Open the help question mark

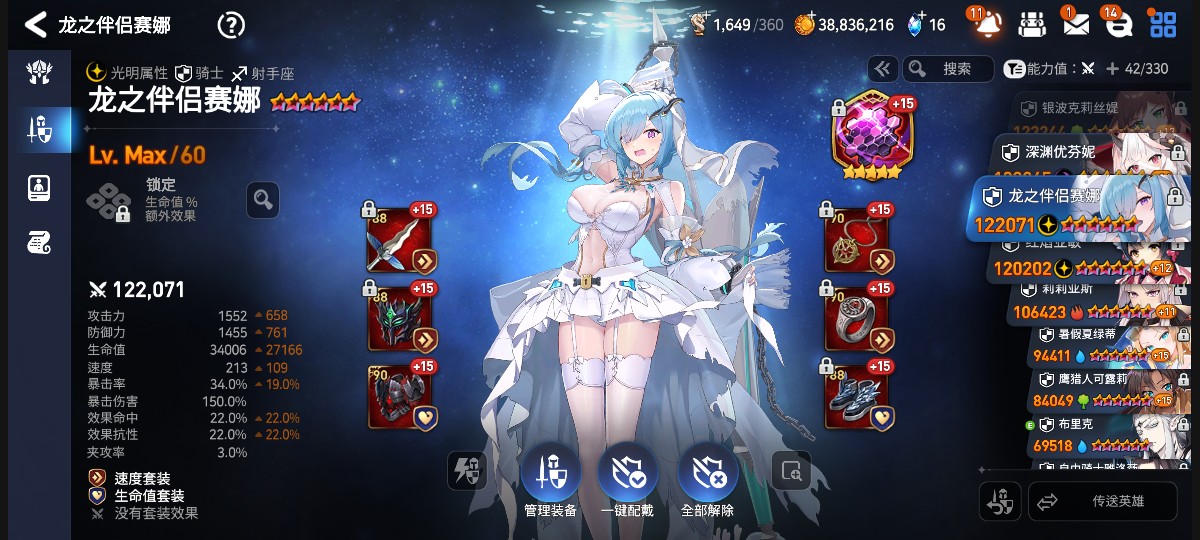tap(231, 25)
